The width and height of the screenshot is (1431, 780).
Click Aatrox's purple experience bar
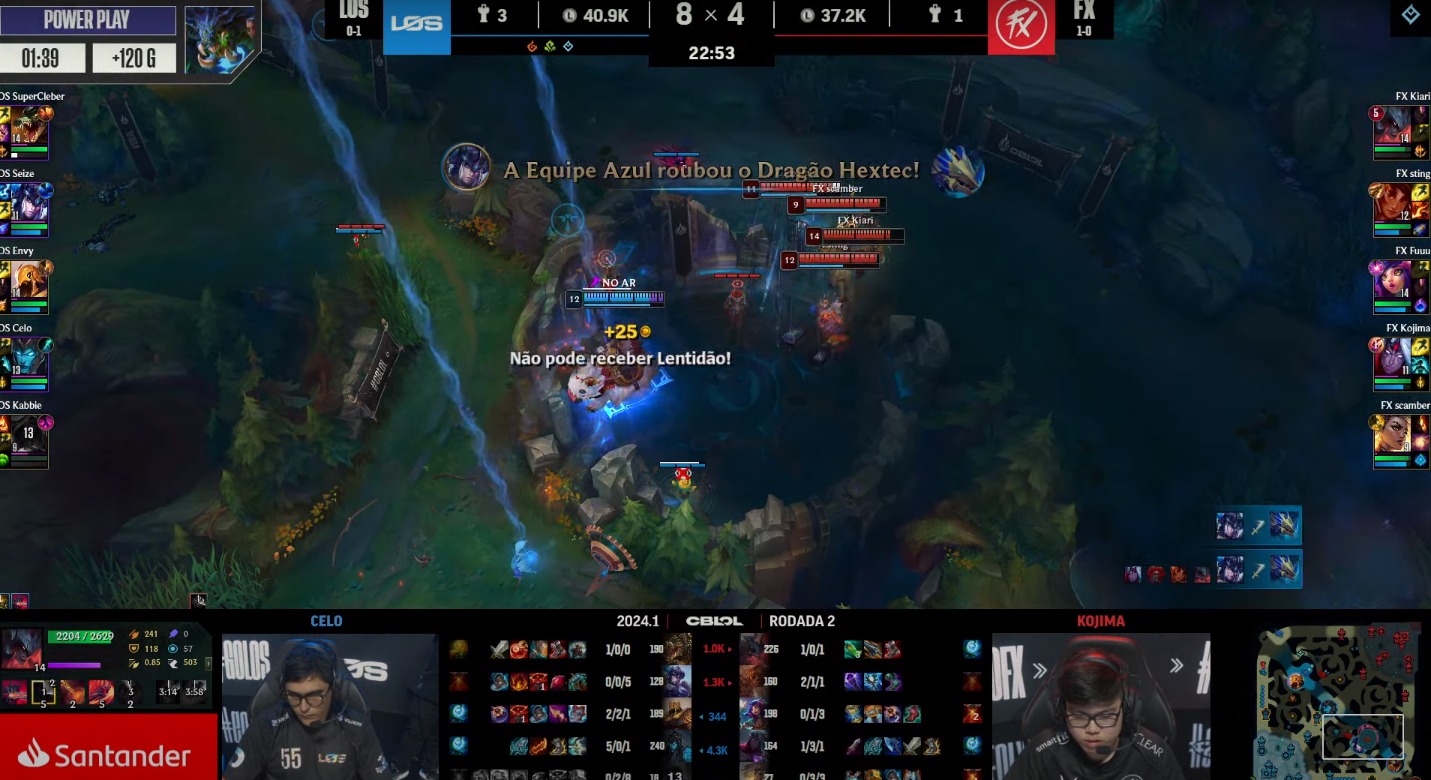(x=72, y=665)
